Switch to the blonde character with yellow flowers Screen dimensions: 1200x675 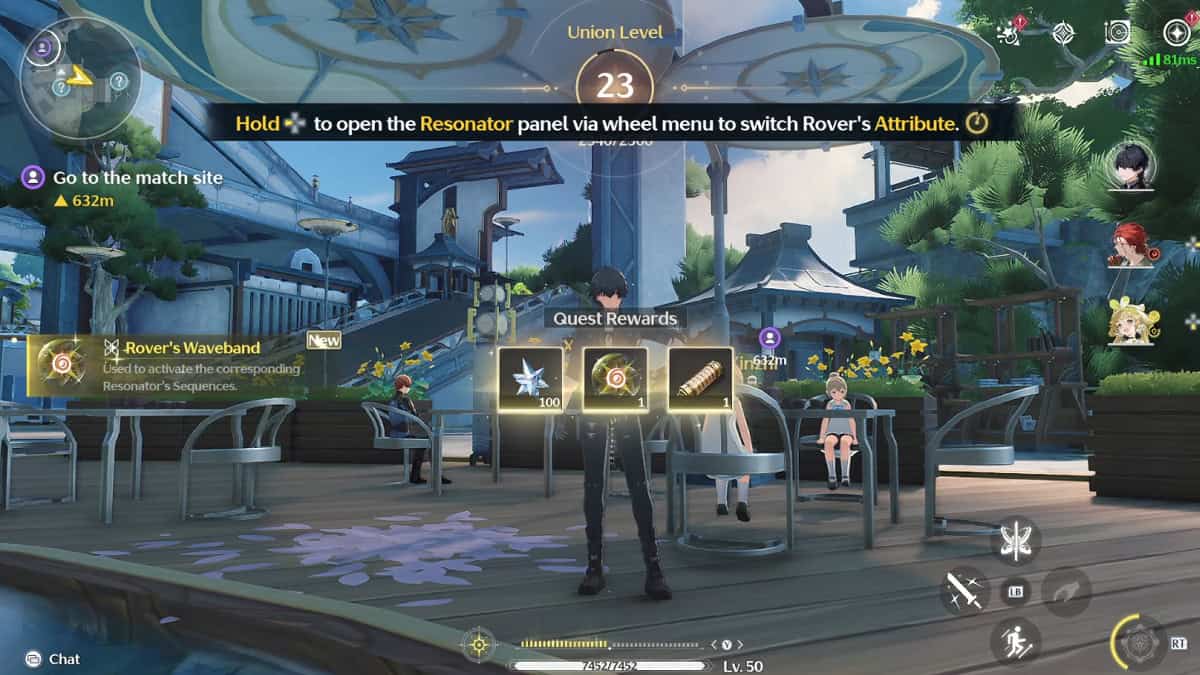(x=1131, y=322)
